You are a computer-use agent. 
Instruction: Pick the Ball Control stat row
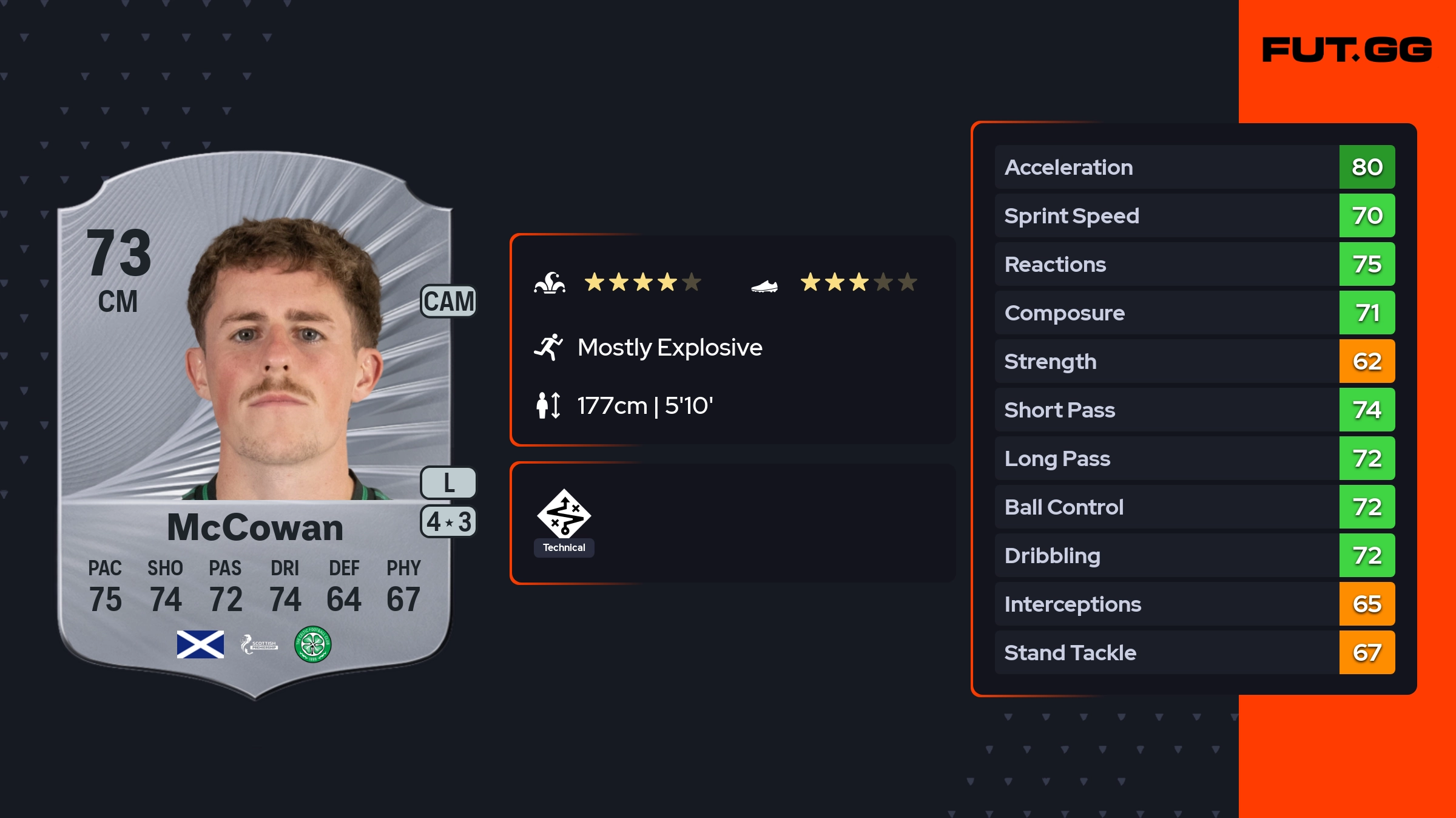[1194, 507]
